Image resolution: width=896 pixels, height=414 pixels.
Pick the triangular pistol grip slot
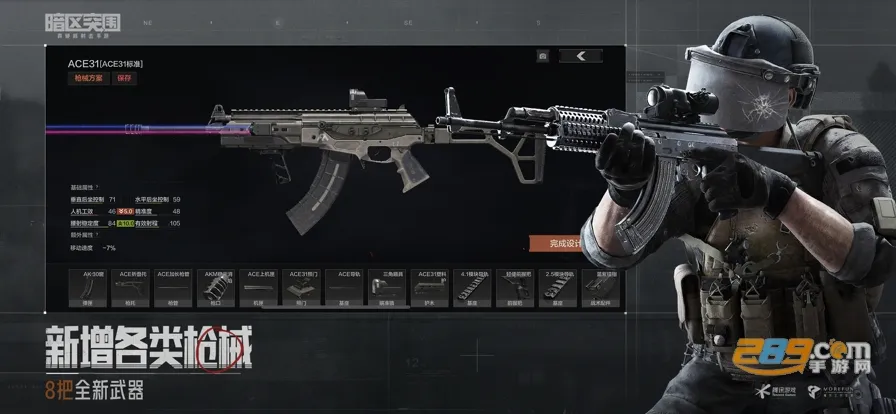click(387, 287)
